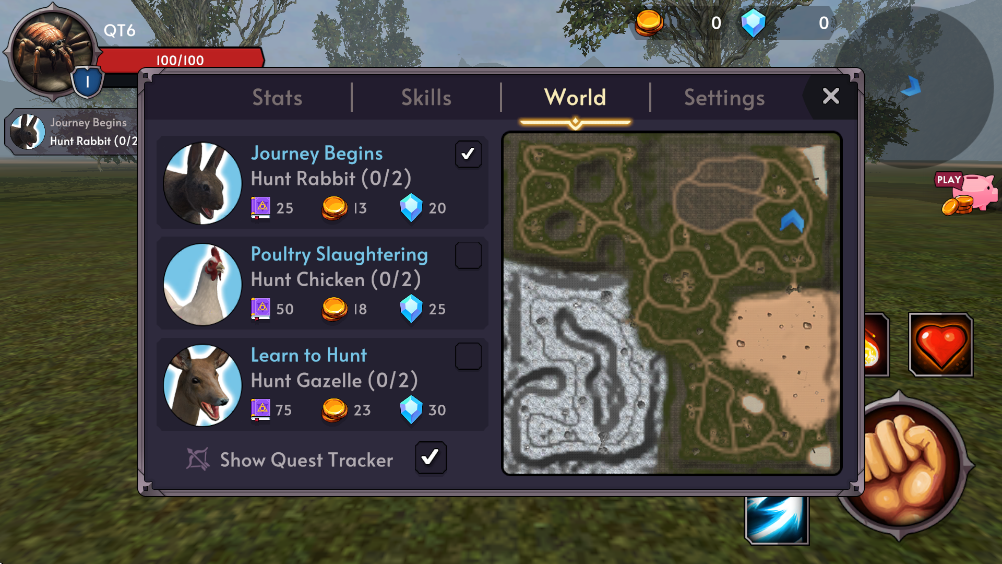Use the red heart heal ability
The height and width of the screenshot is (564, 1002).
coord(940,346)
